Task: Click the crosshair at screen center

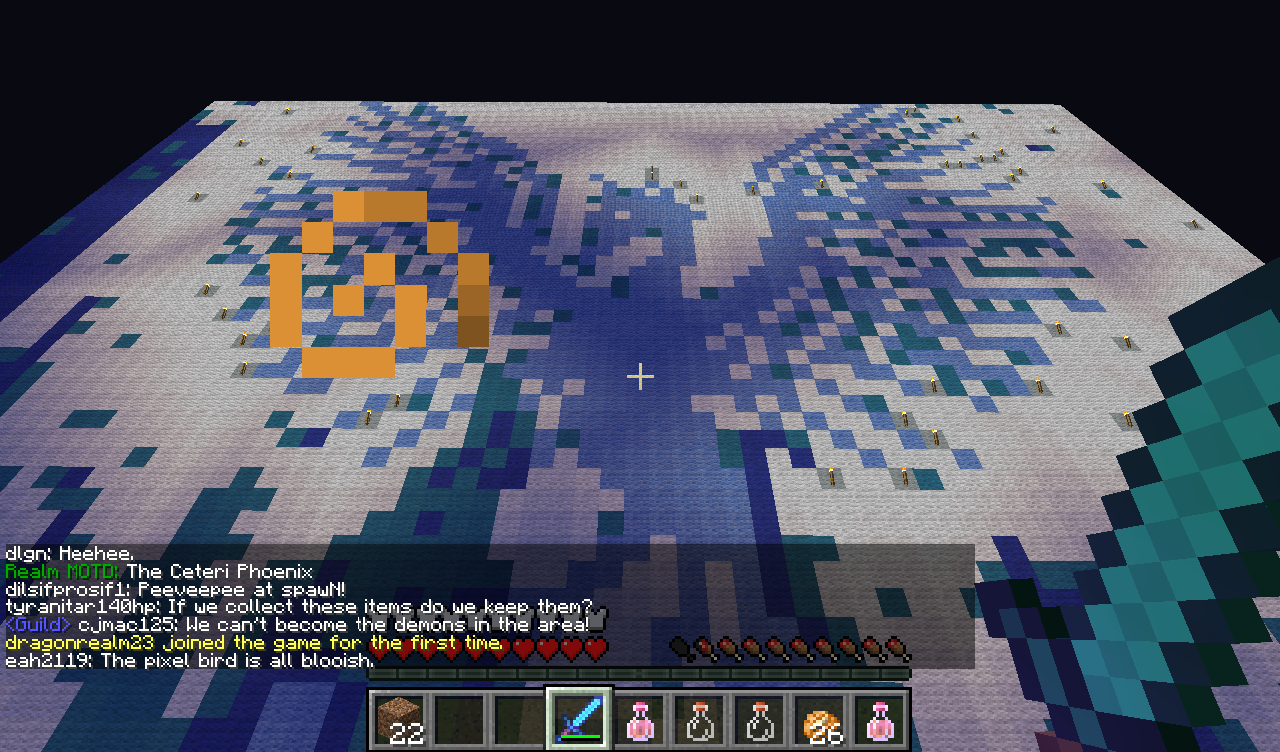Action: click(x=640, y=378)
